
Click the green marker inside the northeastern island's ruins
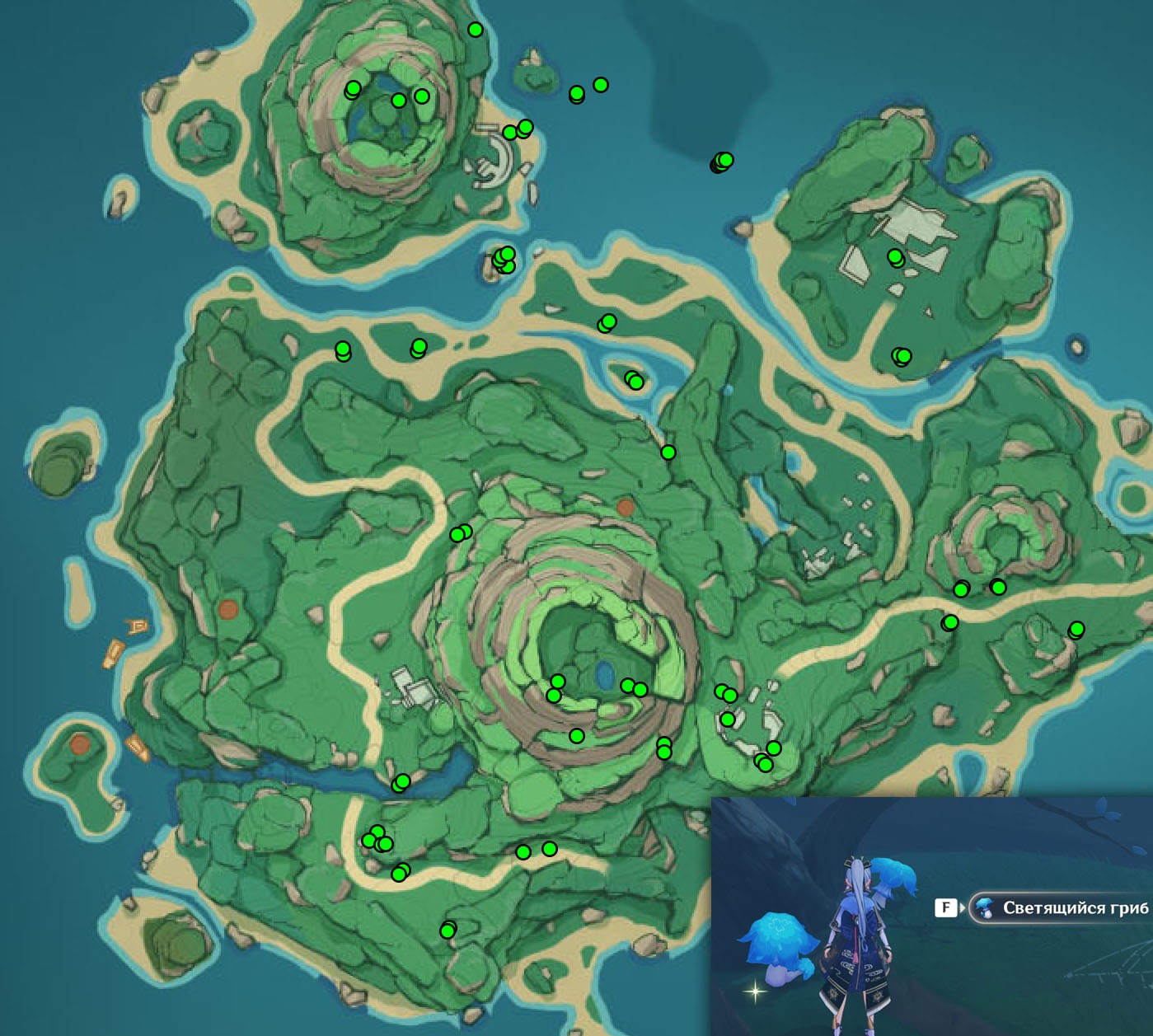click(895, 257)
